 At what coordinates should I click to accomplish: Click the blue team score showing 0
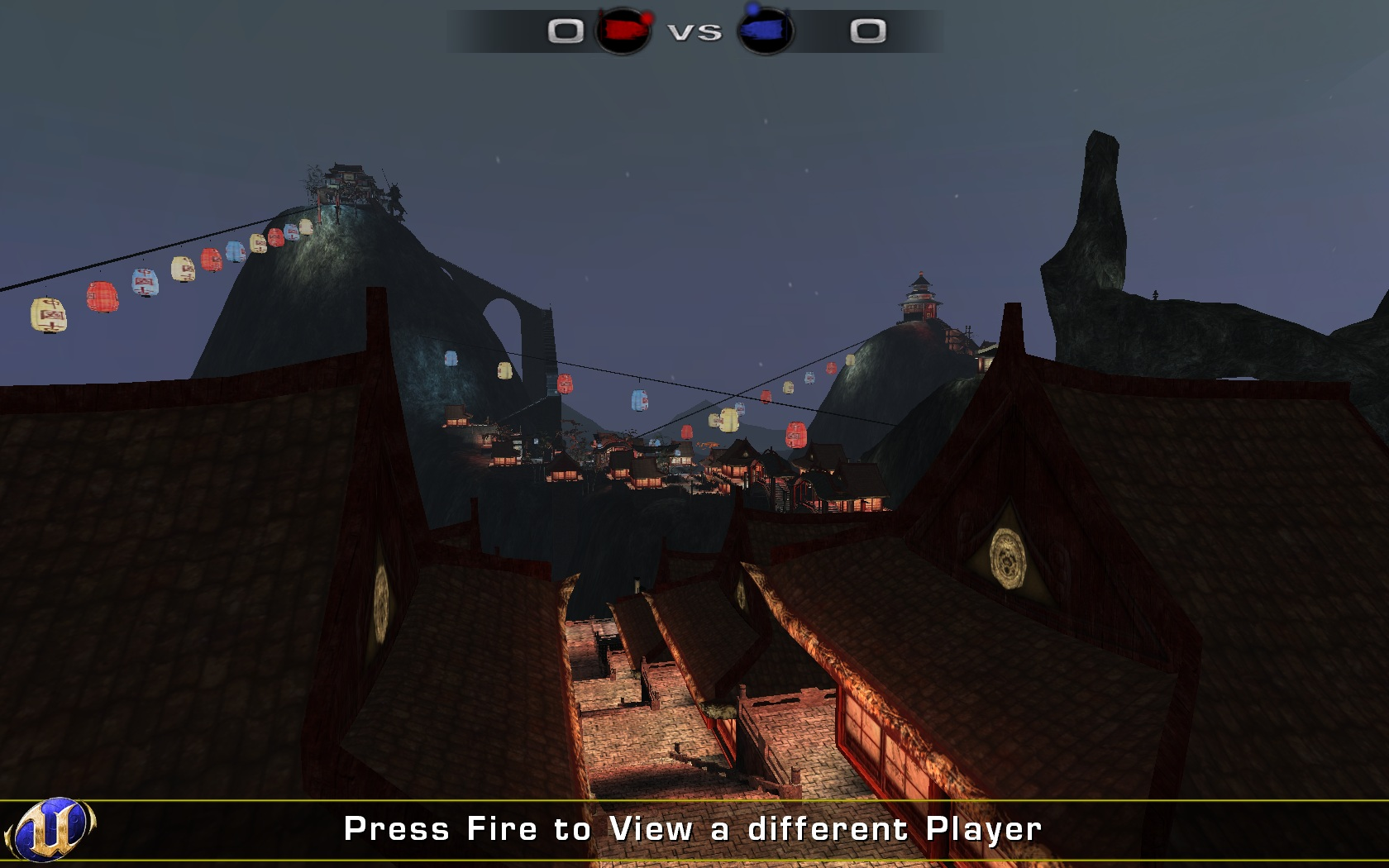(866, 31)
